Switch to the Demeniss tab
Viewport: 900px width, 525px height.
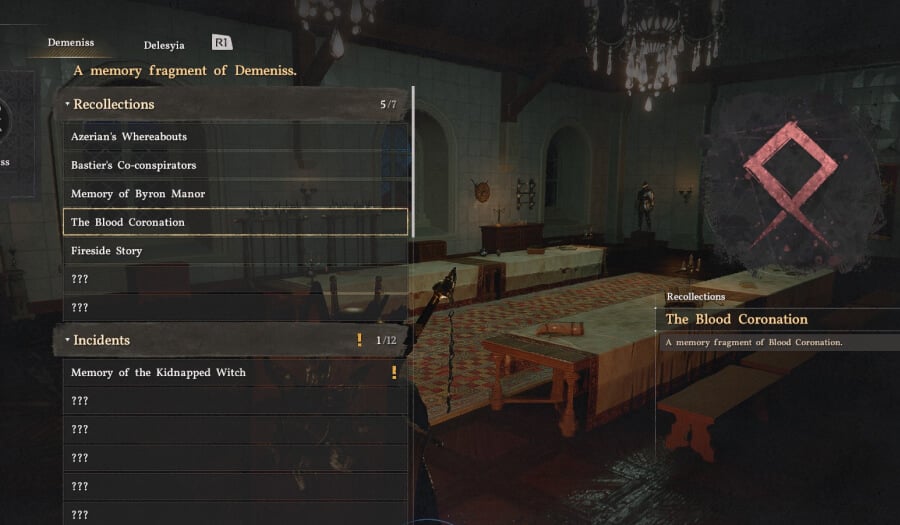pos(70,43)
